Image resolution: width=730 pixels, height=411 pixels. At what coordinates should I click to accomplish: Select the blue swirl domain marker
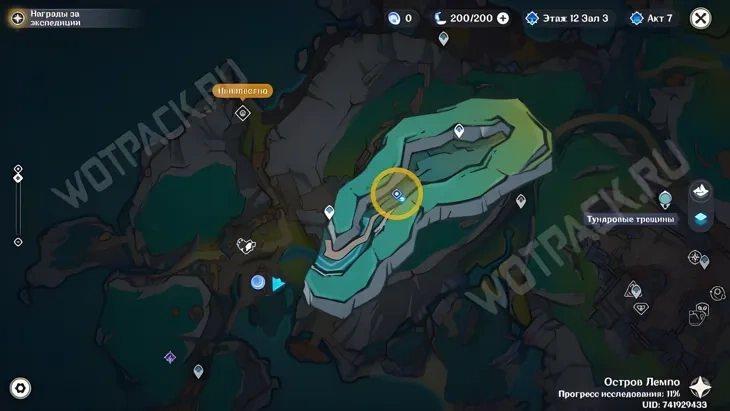[258, 283]
